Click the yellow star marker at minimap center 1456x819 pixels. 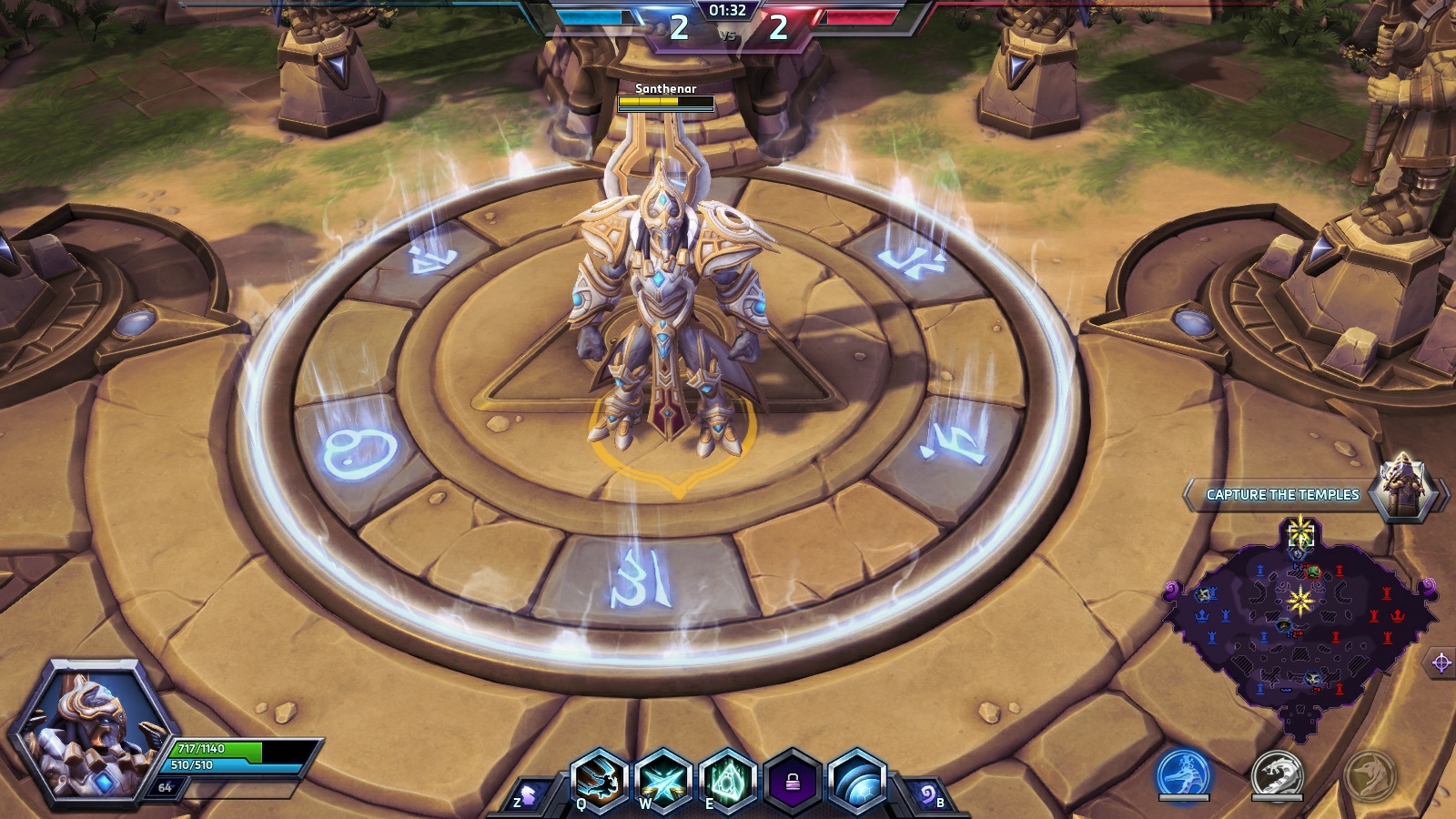click(x=1299, y=601)
